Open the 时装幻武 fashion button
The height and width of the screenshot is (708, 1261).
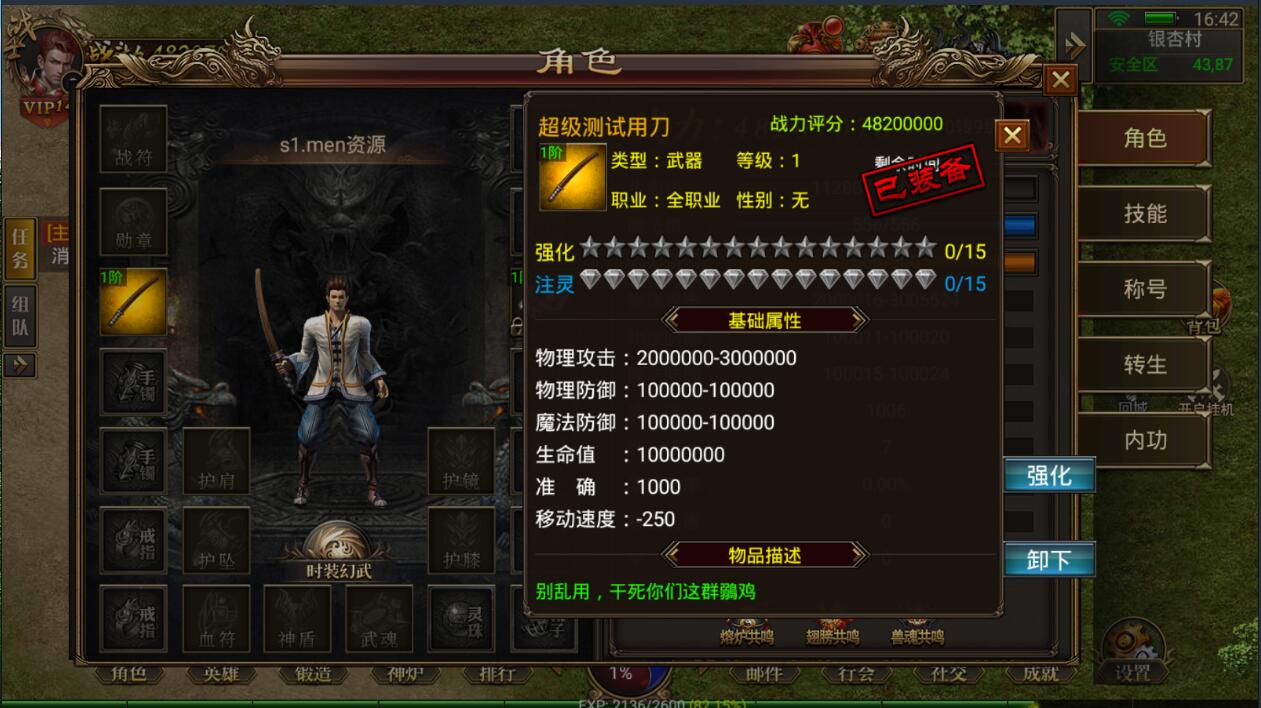point(339,553)
